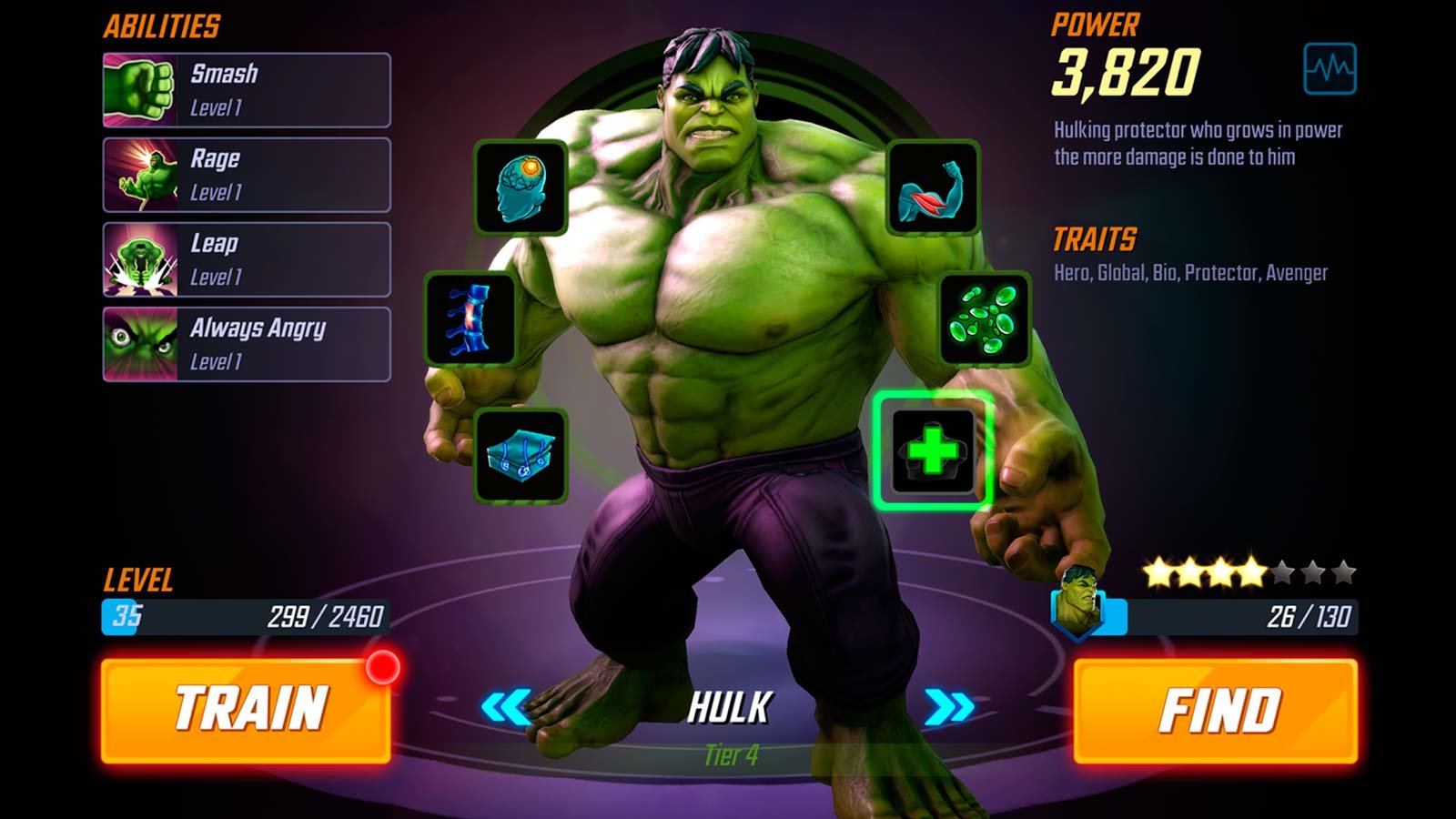This screenshot has width=1456, height=819.
Task: Select the Rage ability row
Action: (247, 175)
